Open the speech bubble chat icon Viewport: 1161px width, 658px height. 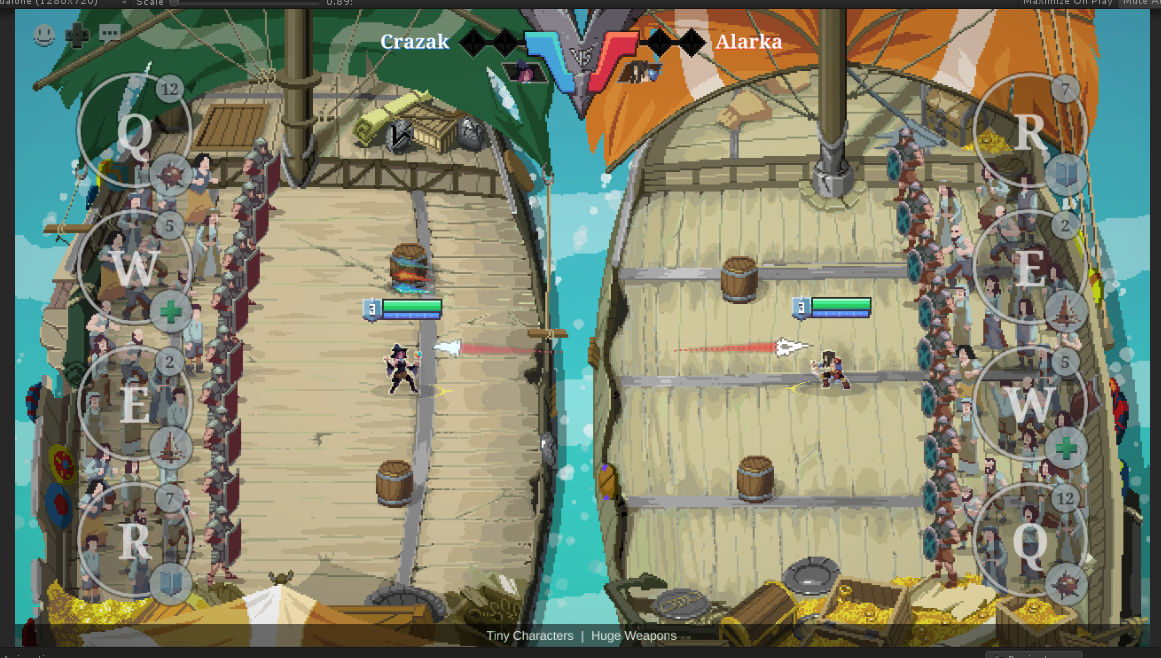tap(109, 35)
